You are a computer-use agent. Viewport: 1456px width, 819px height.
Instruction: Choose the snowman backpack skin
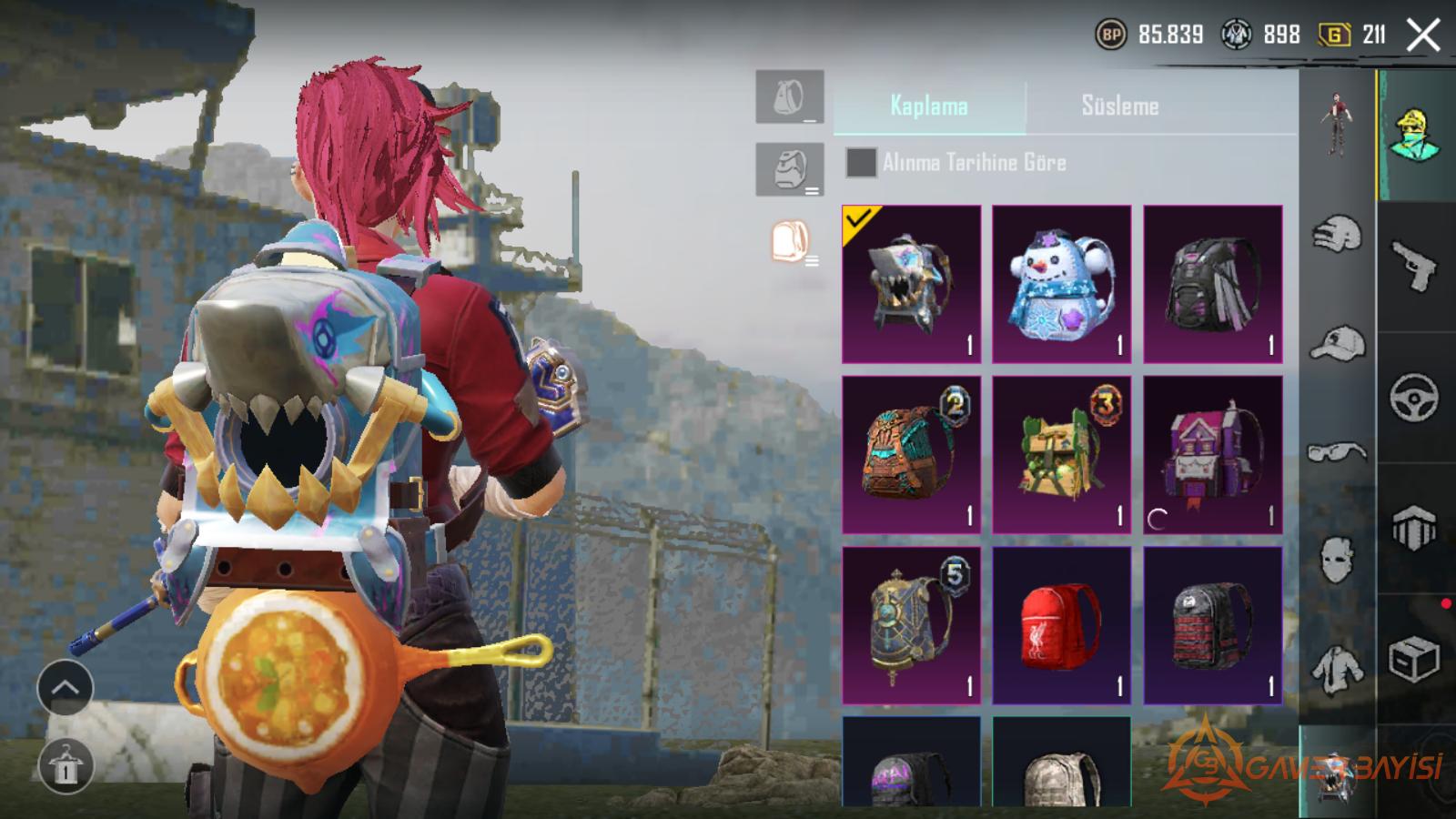[1061, 284]
